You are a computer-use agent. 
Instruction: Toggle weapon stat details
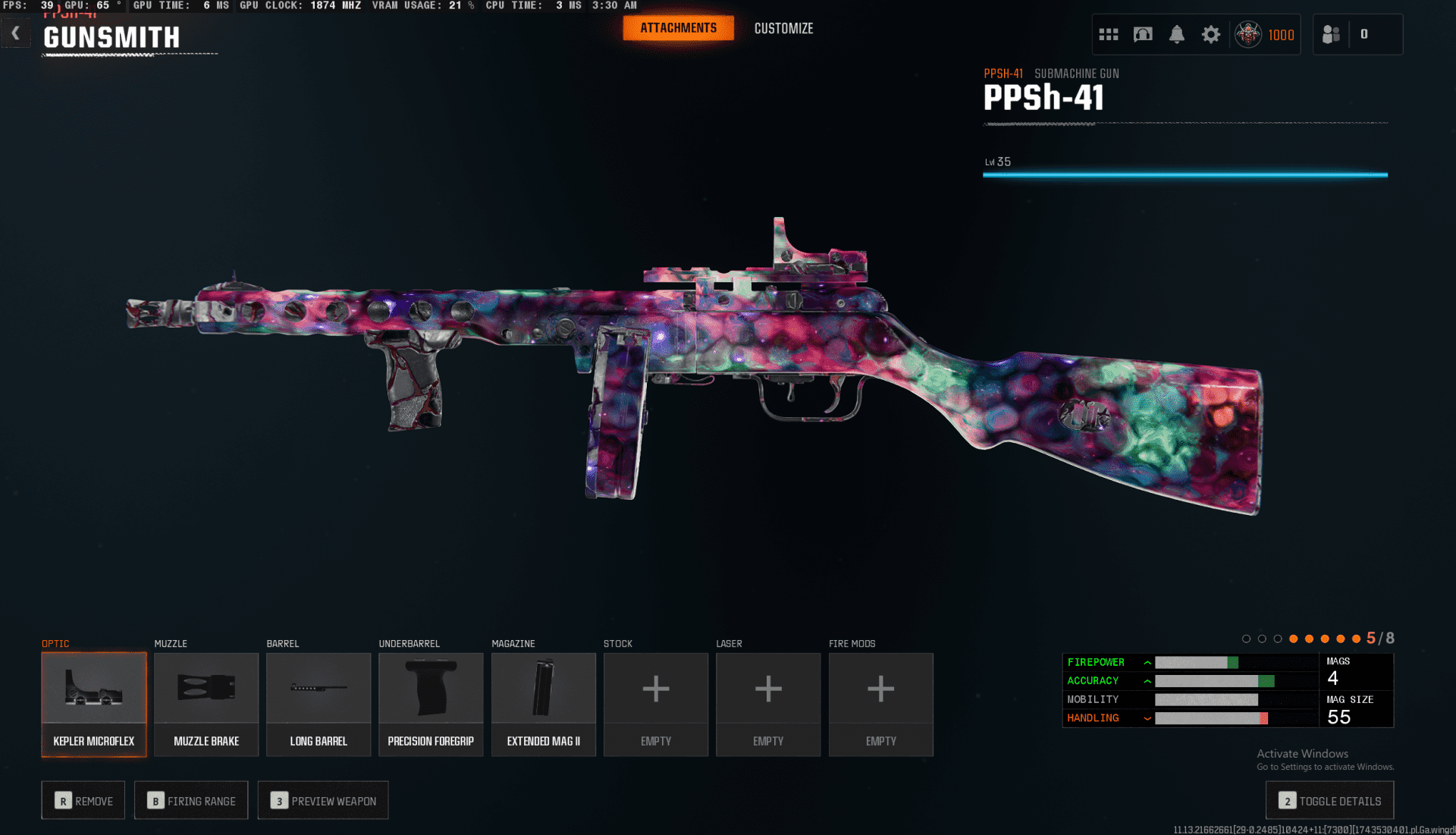tap(1330, 801)
